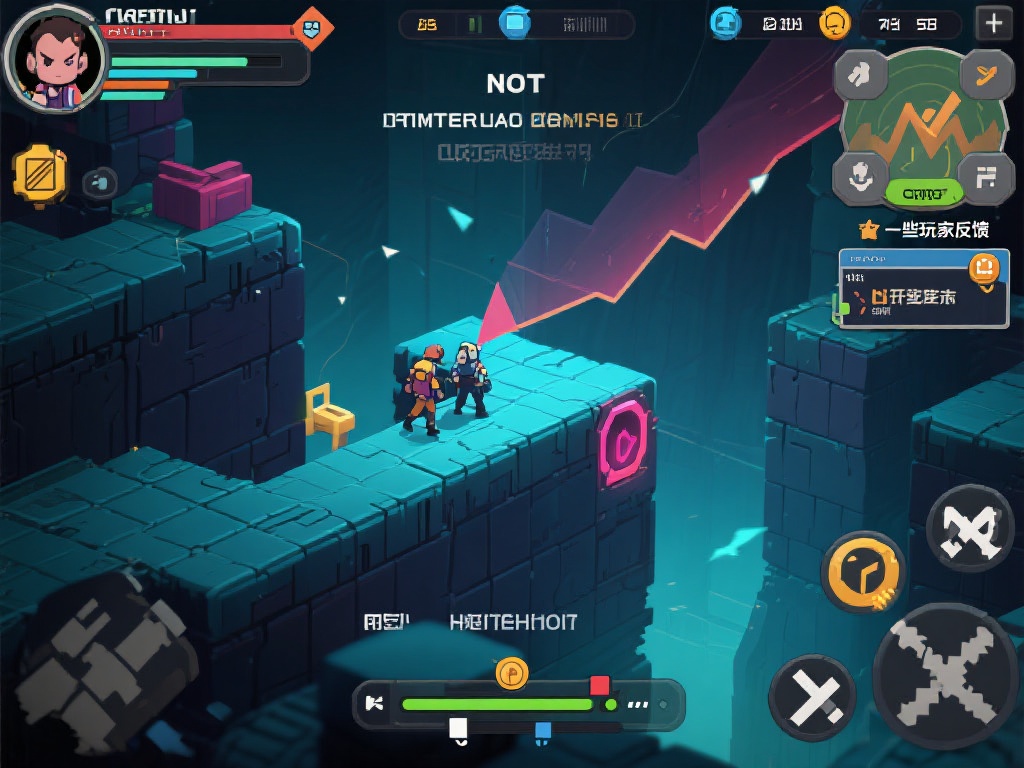Click the blue square icon in top bar
The width and height of the screenshot is (1024, 768).
pyautogui.click(x=515, y=22)
